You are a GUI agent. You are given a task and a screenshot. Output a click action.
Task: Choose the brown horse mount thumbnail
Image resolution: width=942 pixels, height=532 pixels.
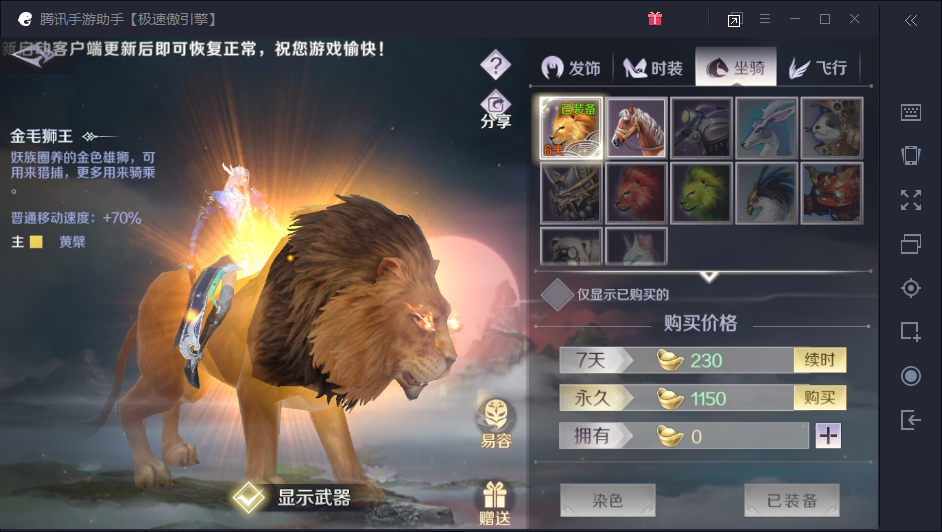point(636,127)
